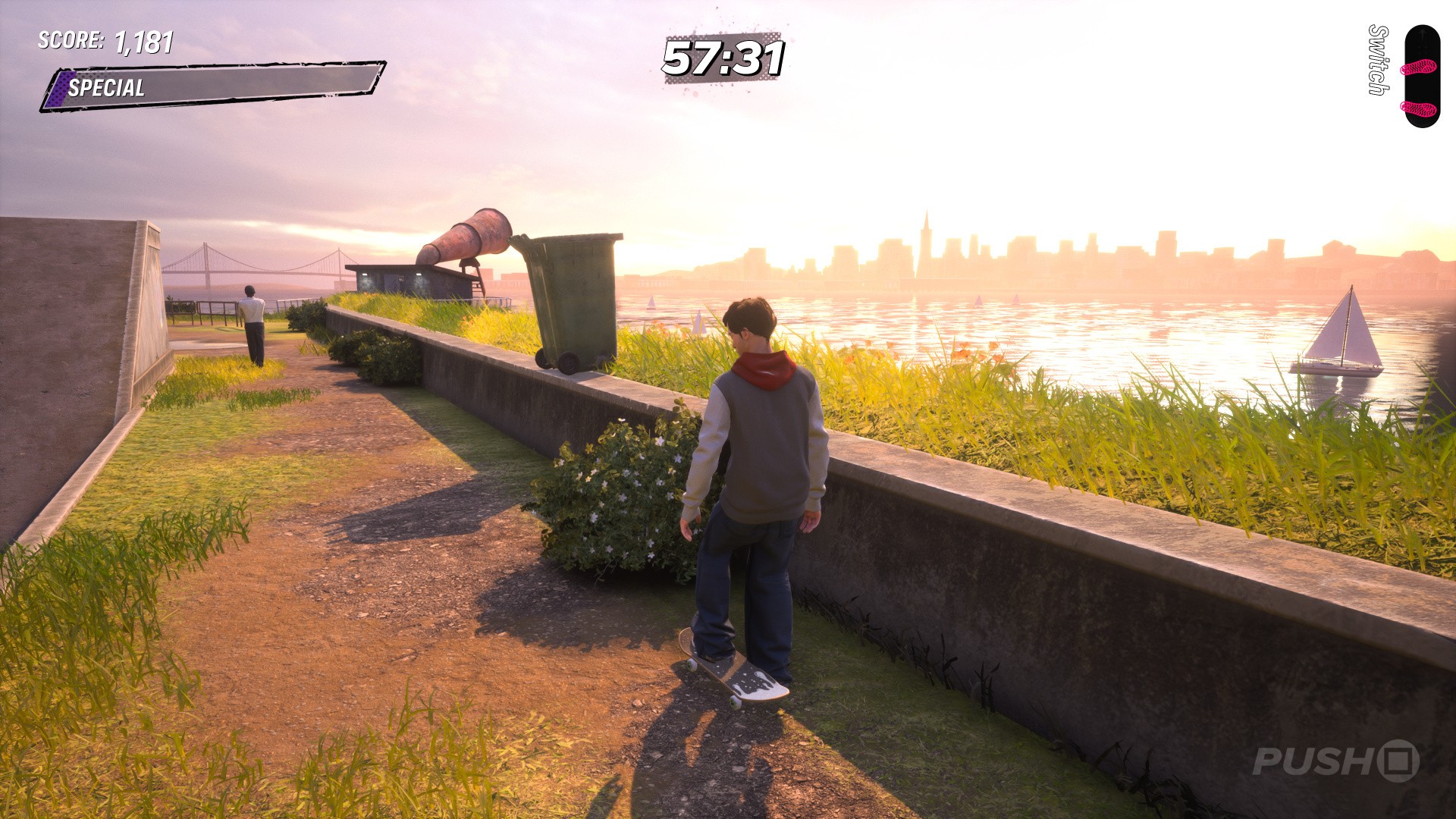Click the Switch stance skateboard icon
The image size is (1456, 819).
pyautogui.click(x=1420, y=77)
